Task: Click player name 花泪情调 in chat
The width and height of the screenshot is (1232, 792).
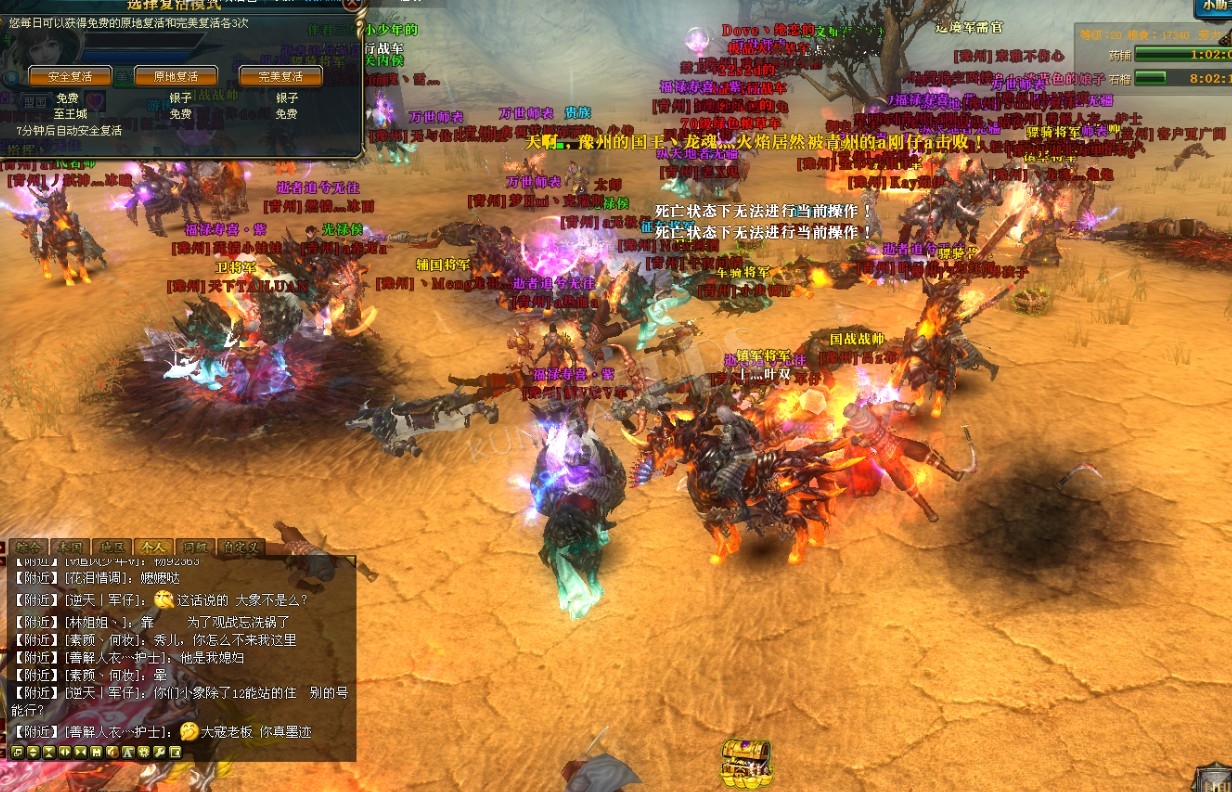Action: point(98,578)
